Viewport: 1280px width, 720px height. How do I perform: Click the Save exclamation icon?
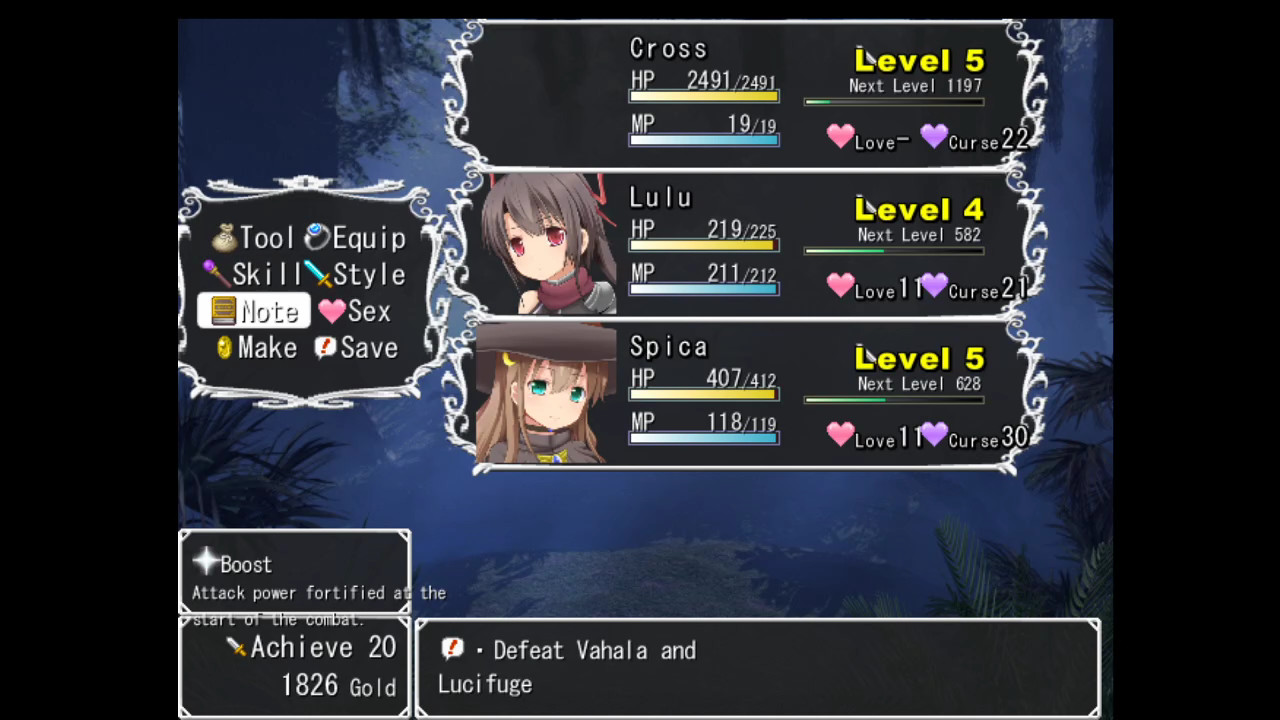tap(325, 347)
